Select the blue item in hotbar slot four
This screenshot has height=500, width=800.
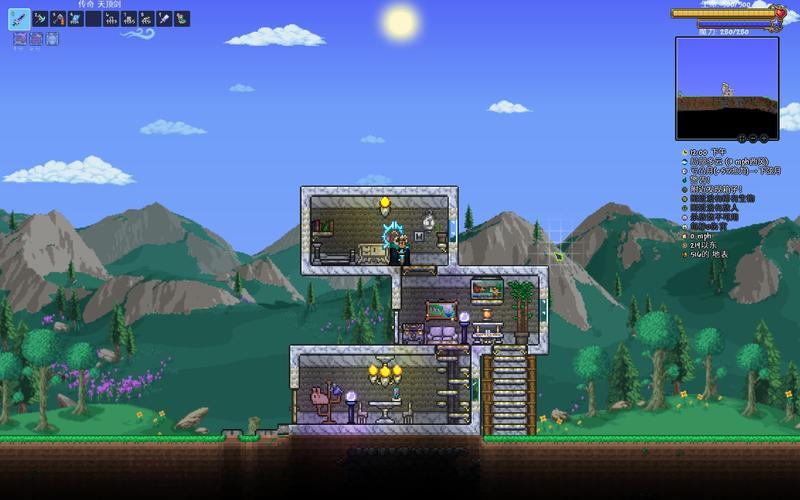(x=75, y=18)
